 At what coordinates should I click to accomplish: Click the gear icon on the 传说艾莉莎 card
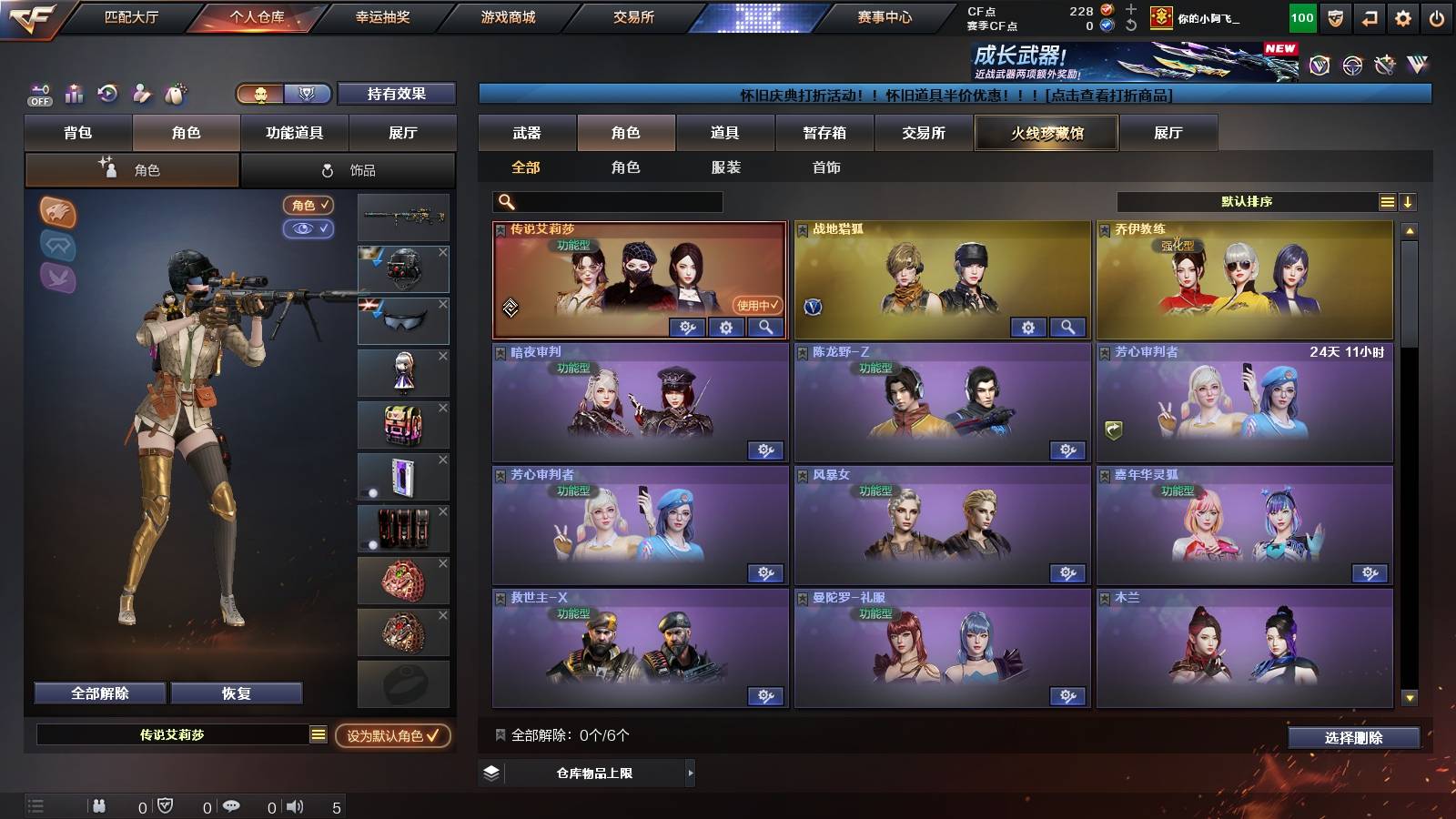point(725,328)
